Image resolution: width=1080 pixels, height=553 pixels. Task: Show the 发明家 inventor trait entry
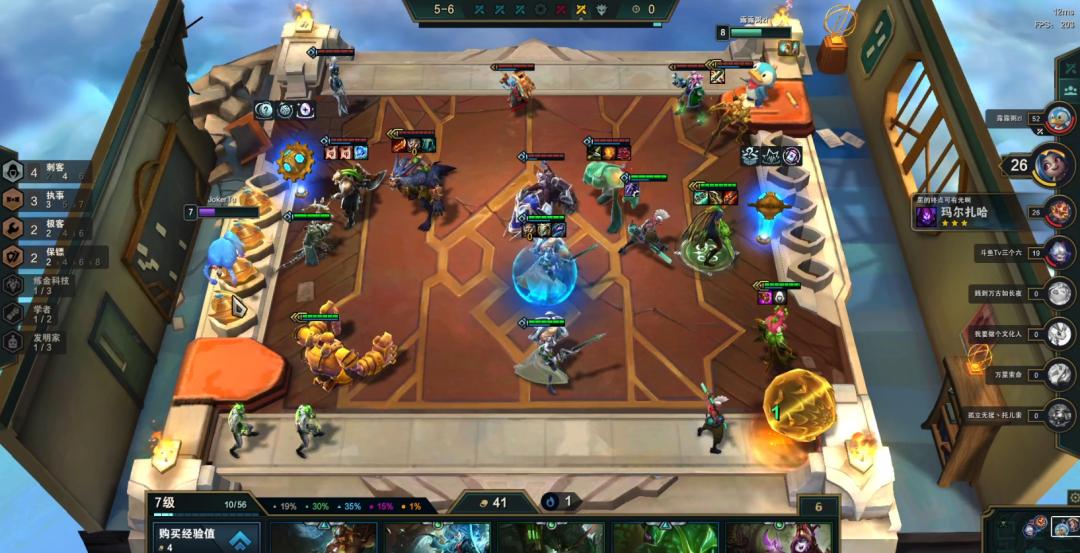click(x=40, y=341)
